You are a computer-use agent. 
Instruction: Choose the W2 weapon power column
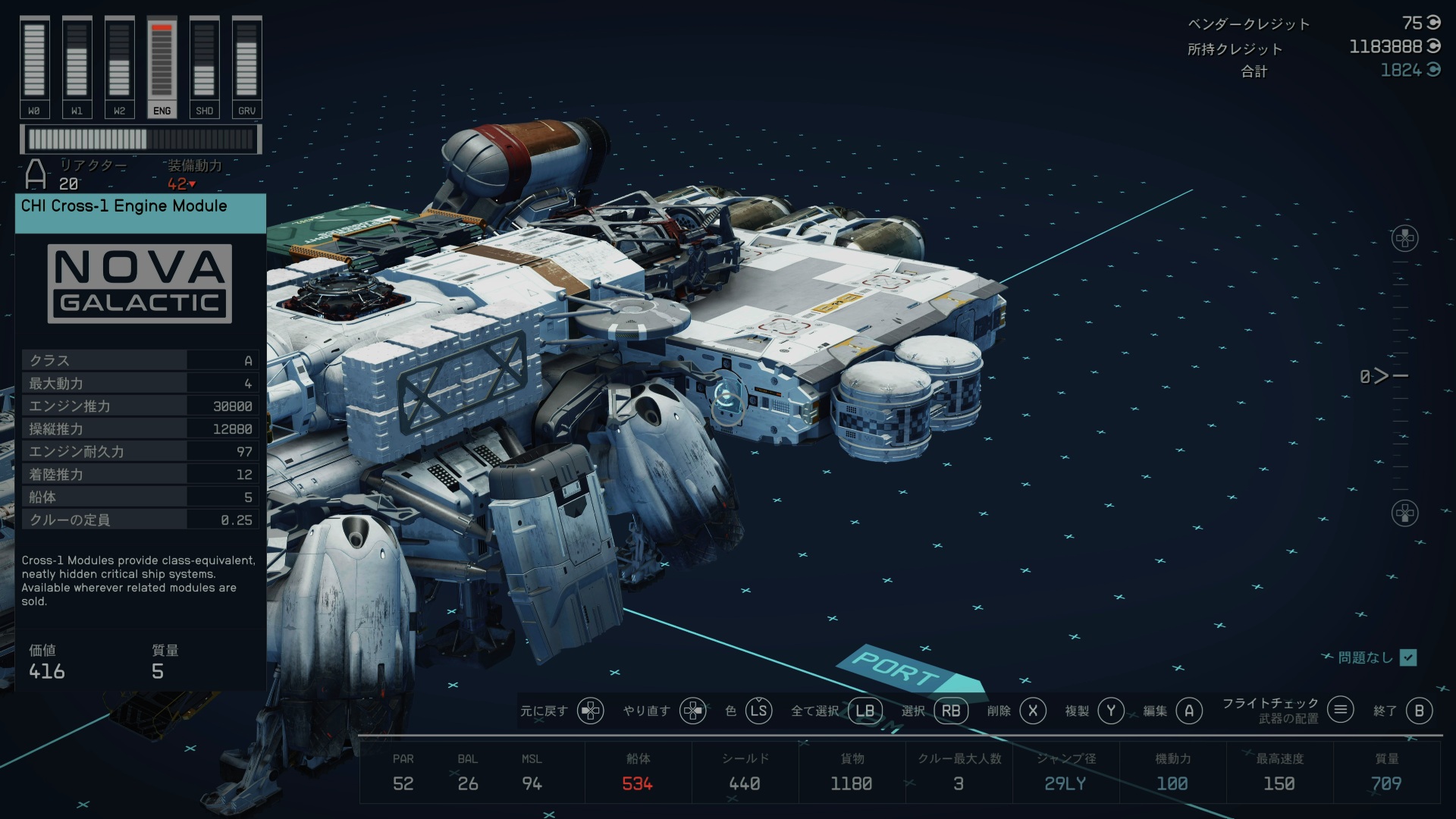119,67
